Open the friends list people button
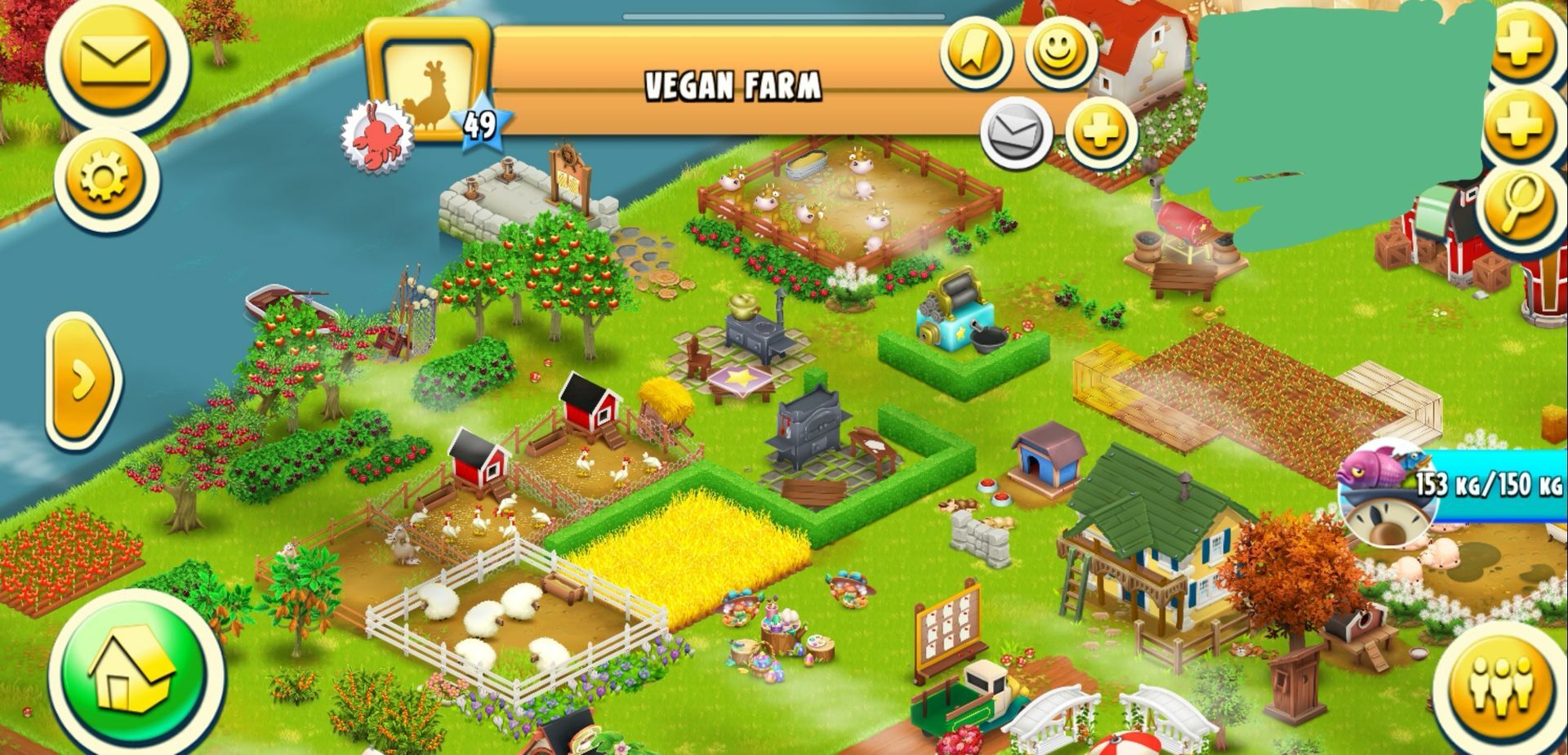Viewport: 1568px width, 755px height. click(1500, 684)
